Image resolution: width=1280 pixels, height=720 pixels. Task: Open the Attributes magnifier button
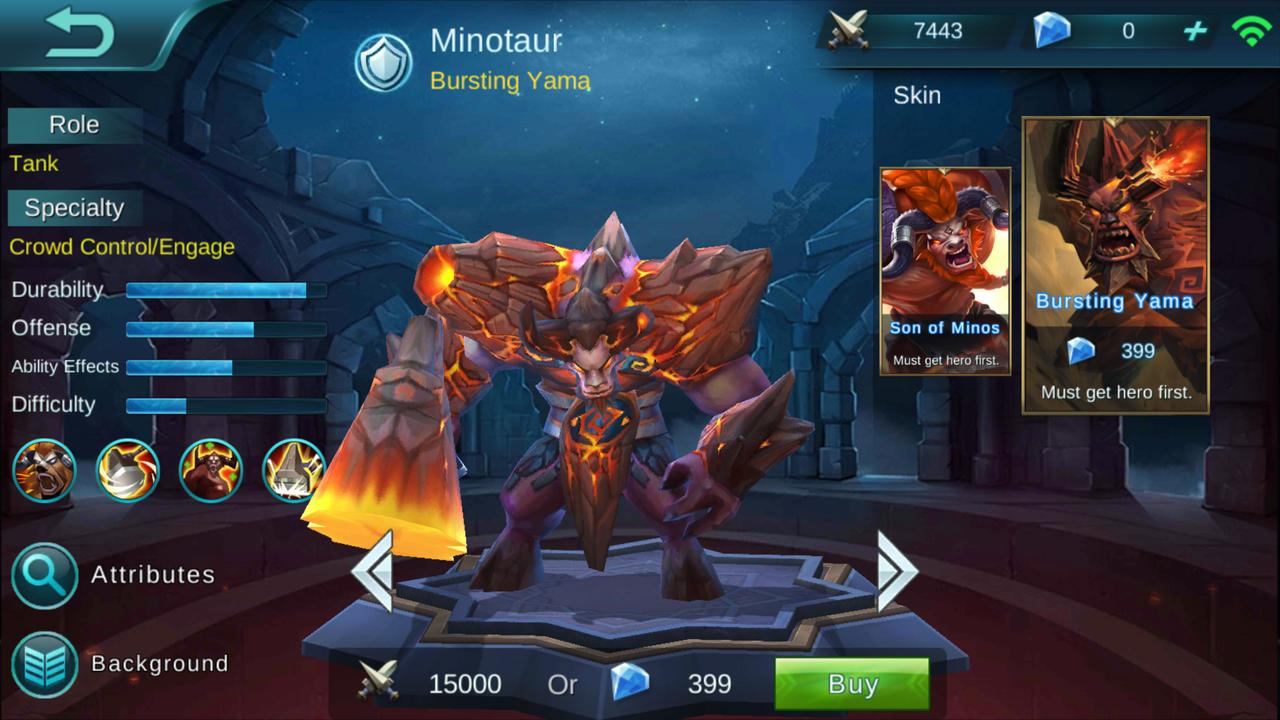point(45,575)
